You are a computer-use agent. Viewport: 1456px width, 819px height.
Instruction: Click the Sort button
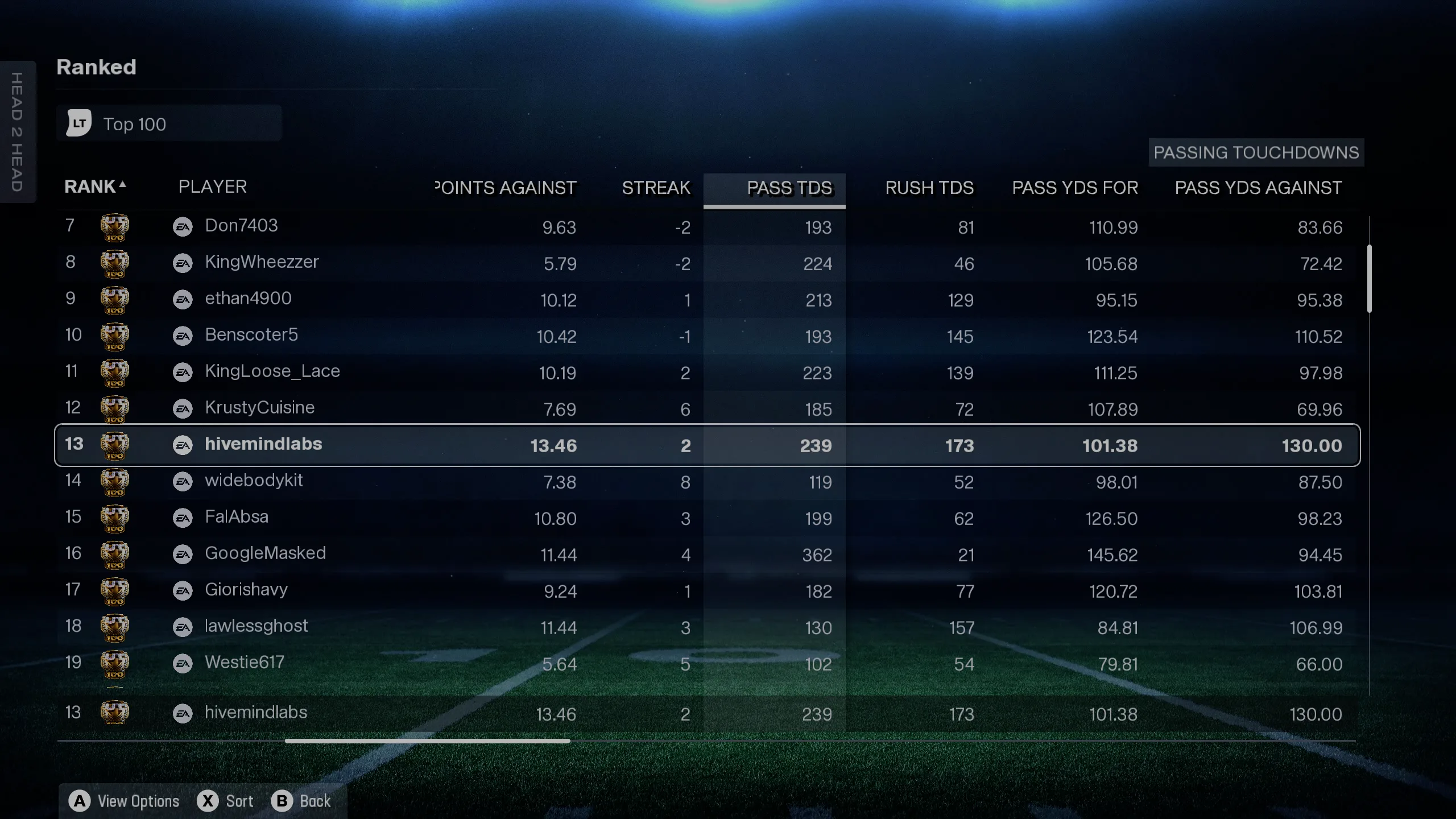[x=239, y=801]
